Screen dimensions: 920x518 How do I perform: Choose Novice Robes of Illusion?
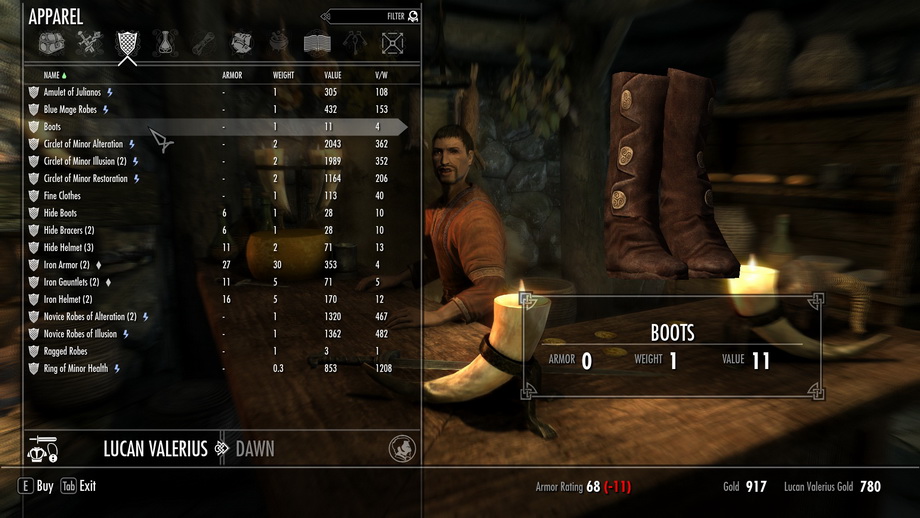click(80, 334)
